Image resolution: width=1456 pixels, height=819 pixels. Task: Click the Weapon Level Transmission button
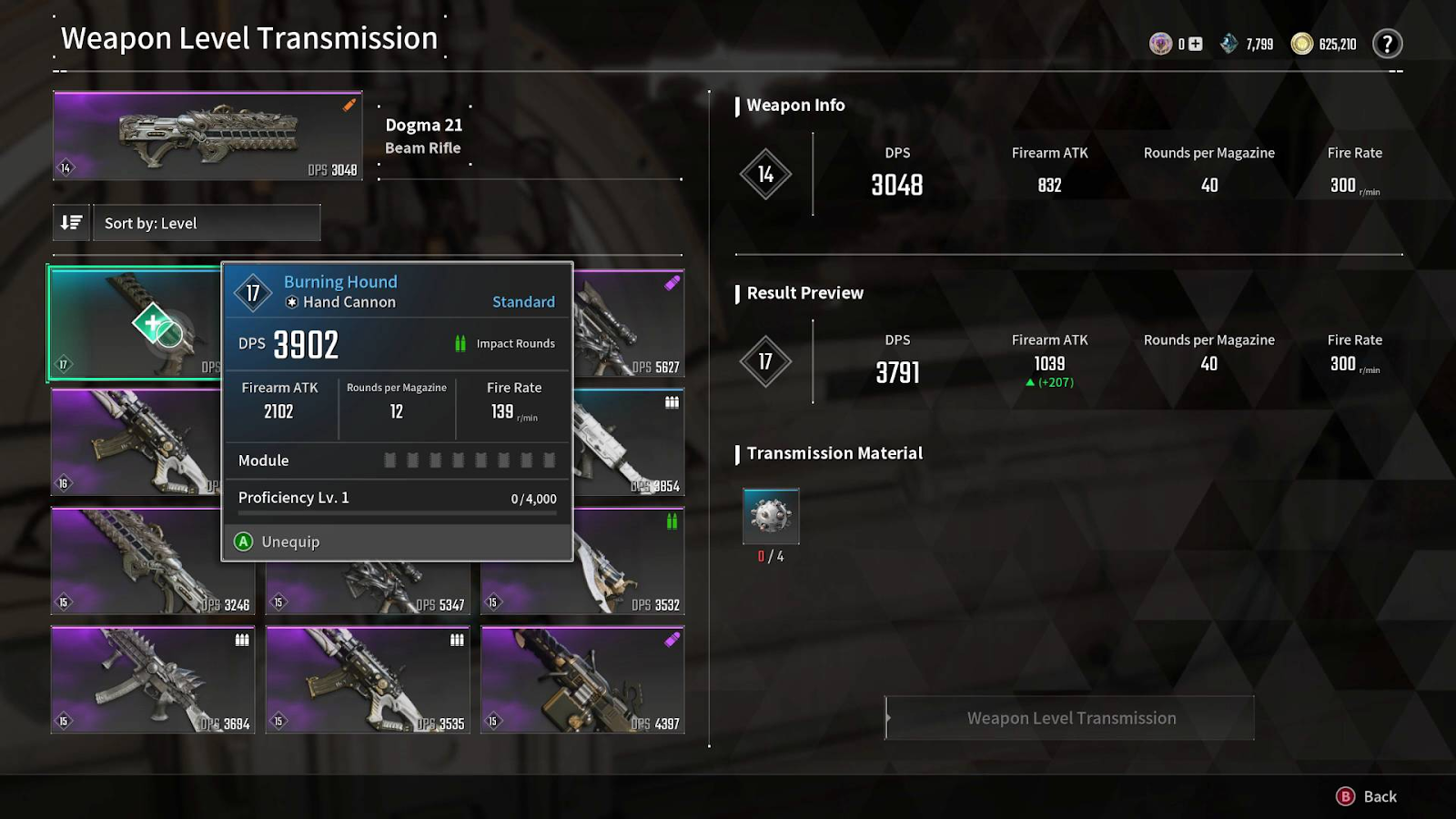1070,718
